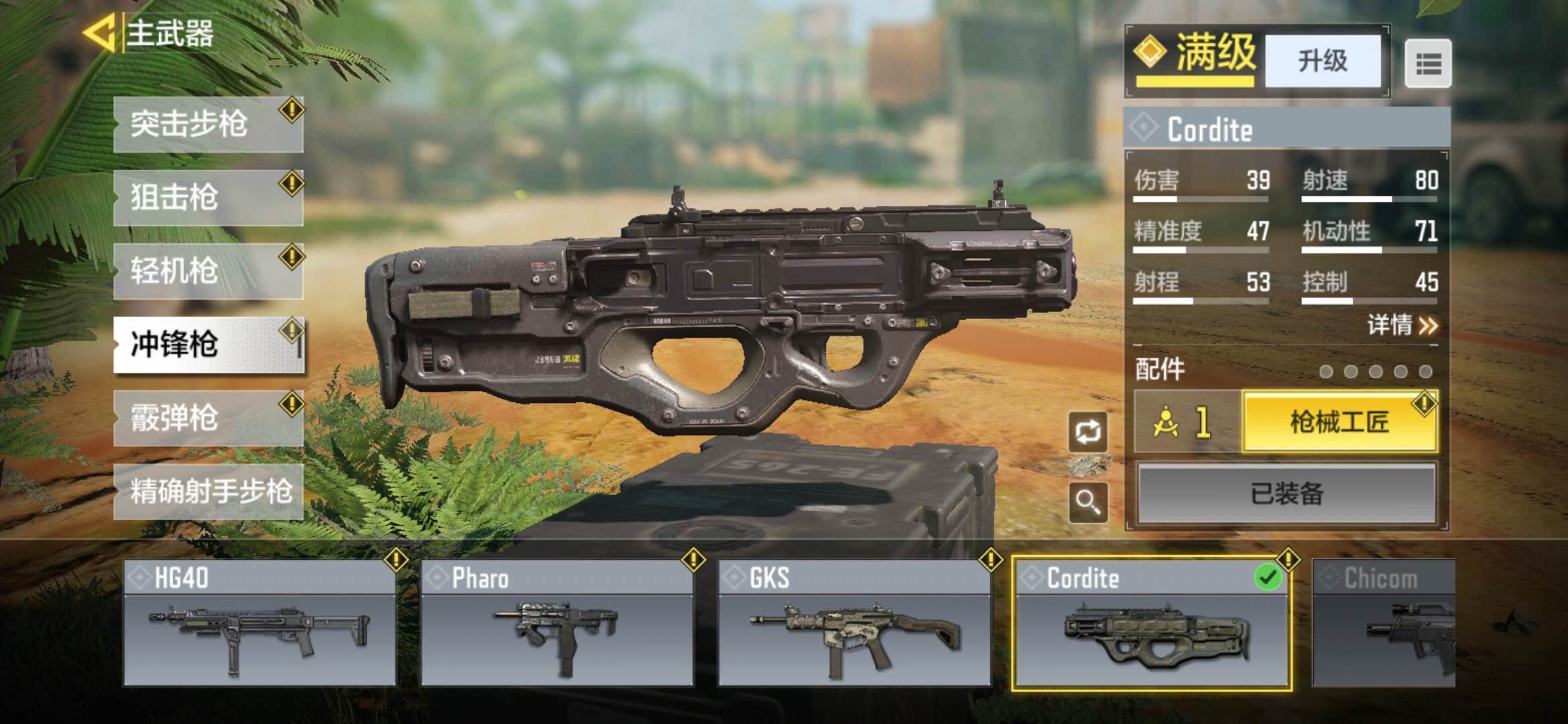Select the Cordite weapon card
Image resolution: width=1568 pixels, height=724 pixels.
pos(1151,623)
